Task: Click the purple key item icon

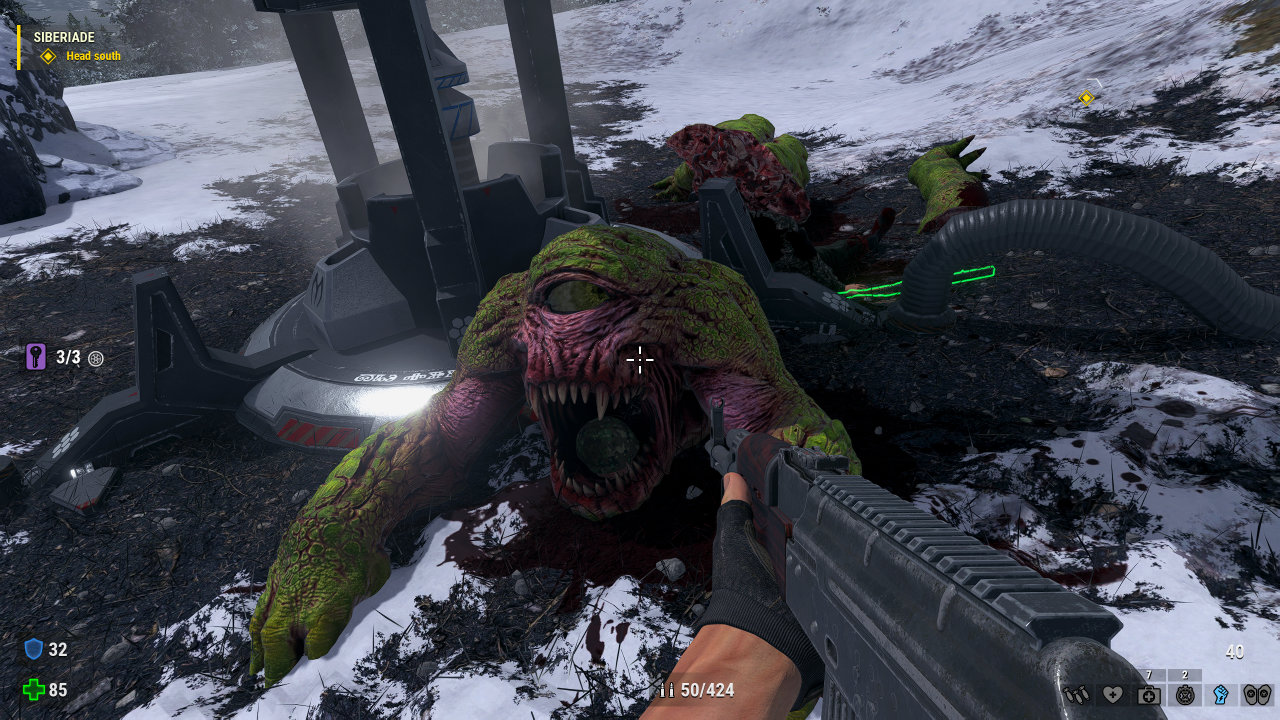Action: (36, 357)
